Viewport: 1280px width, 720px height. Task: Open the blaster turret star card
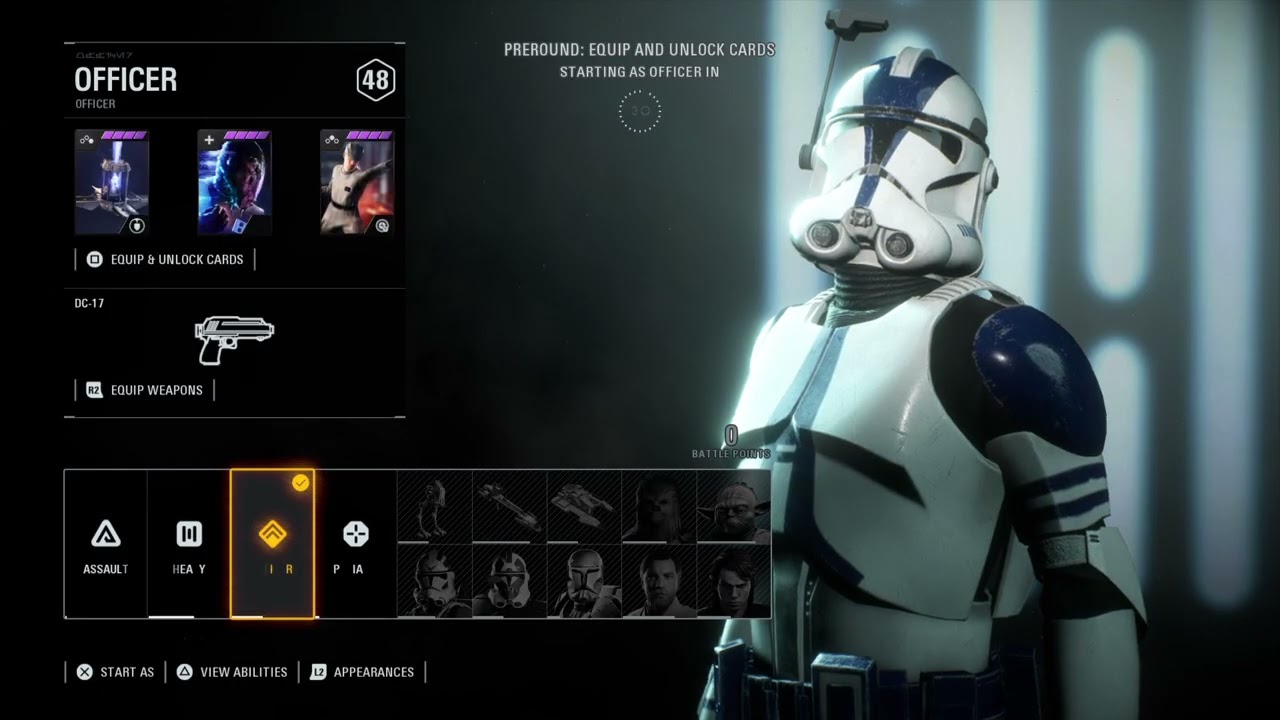pos(112,183)
